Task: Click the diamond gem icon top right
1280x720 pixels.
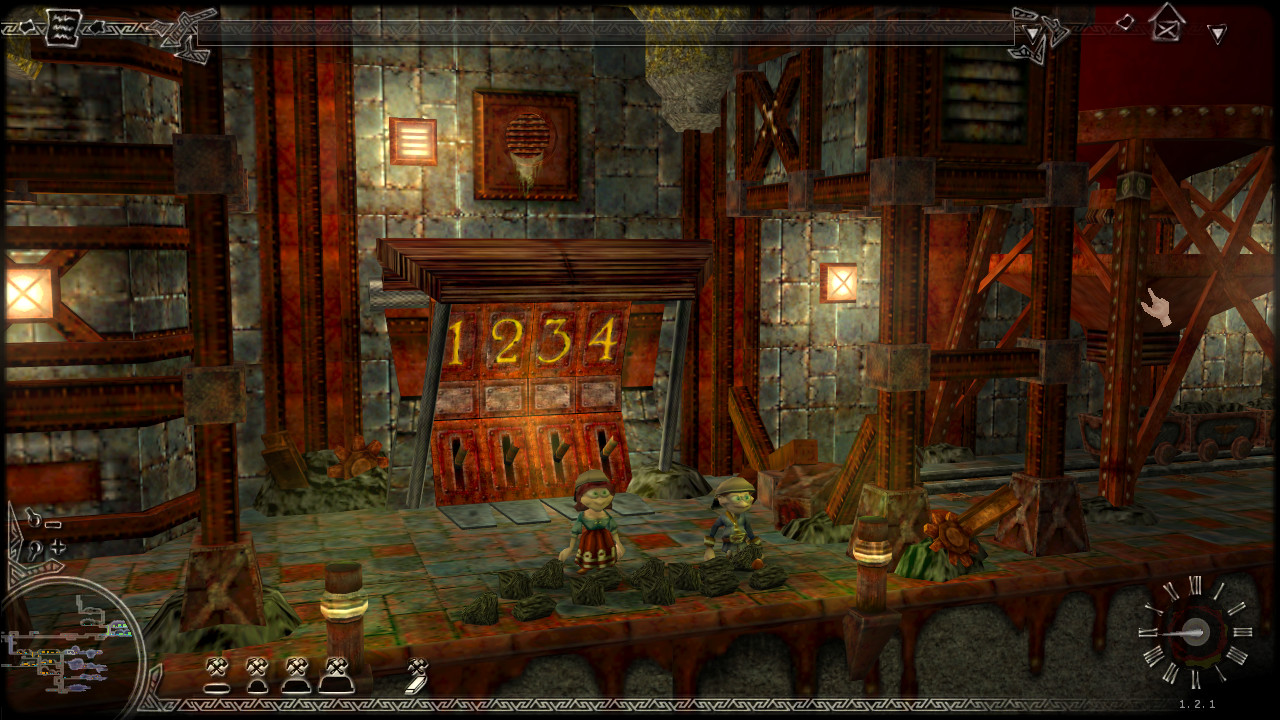Action: click(x=1127, y=24)
